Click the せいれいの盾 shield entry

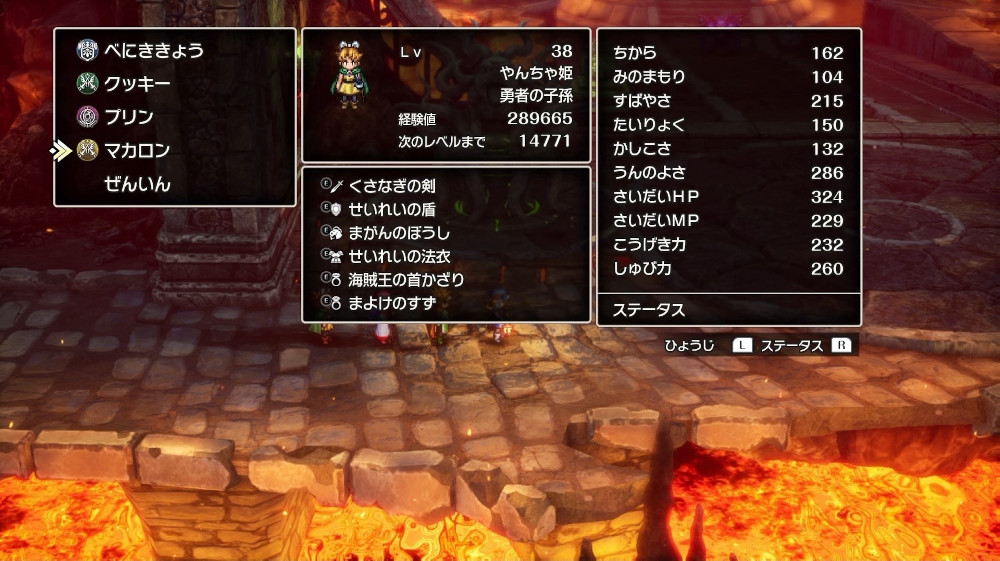(391, 209)
